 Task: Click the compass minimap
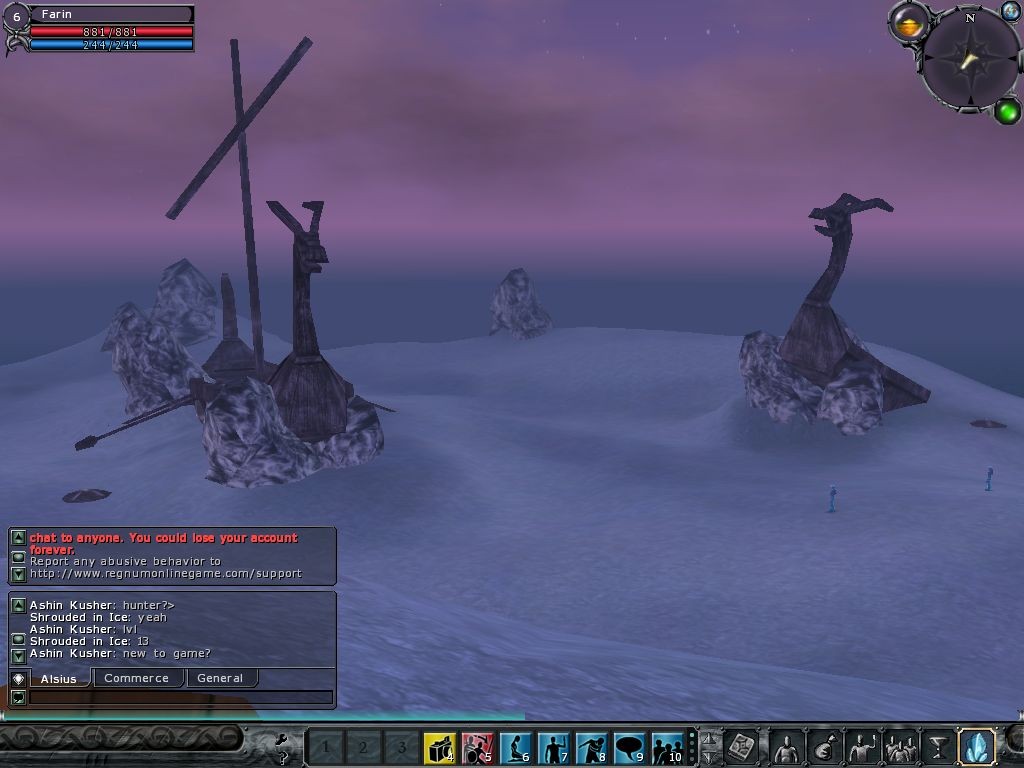pyautogui.click(x=969, y=59)
